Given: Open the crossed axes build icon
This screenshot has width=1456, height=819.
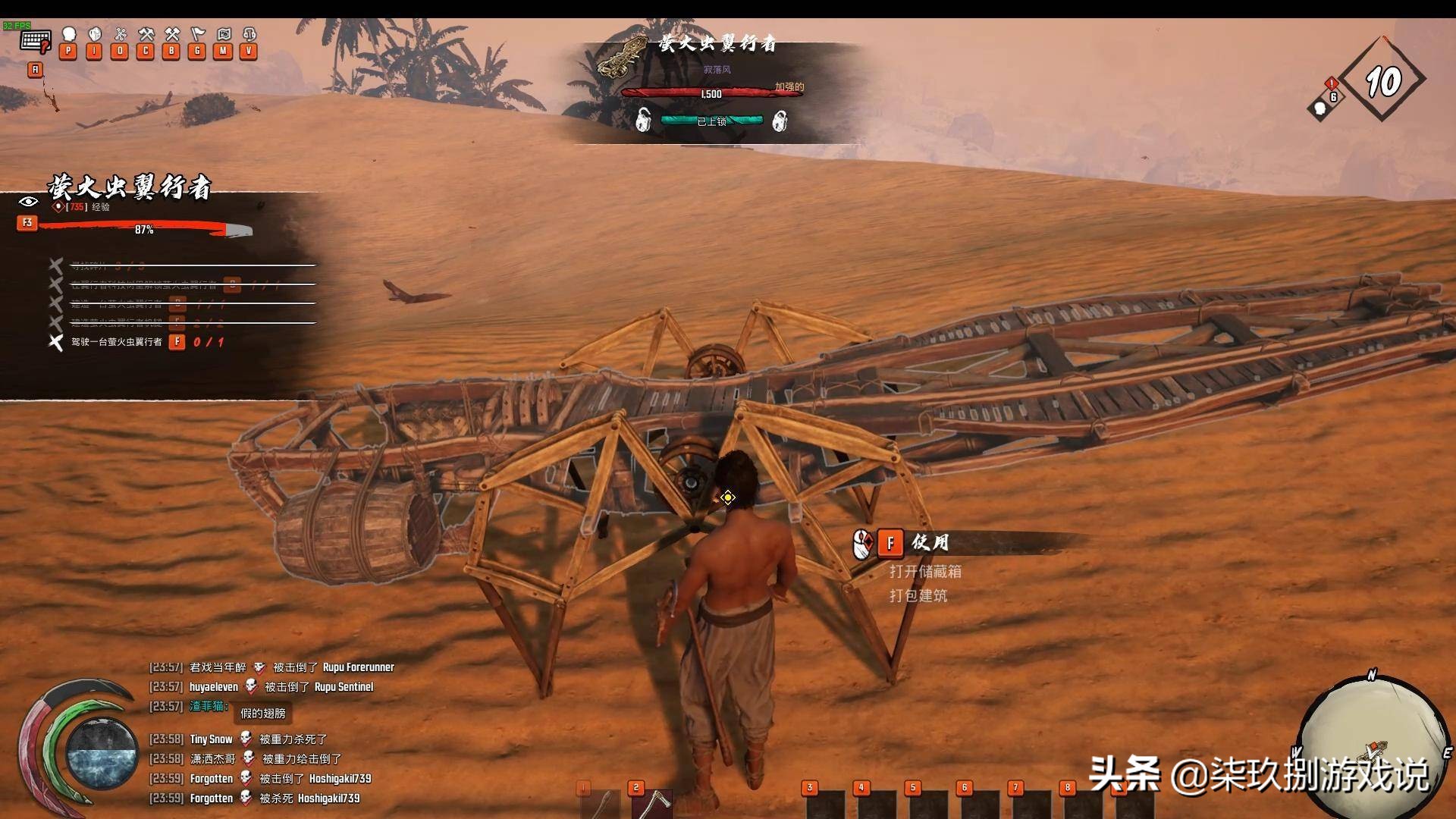Looking at the screenshot, I should coord(172,35).
